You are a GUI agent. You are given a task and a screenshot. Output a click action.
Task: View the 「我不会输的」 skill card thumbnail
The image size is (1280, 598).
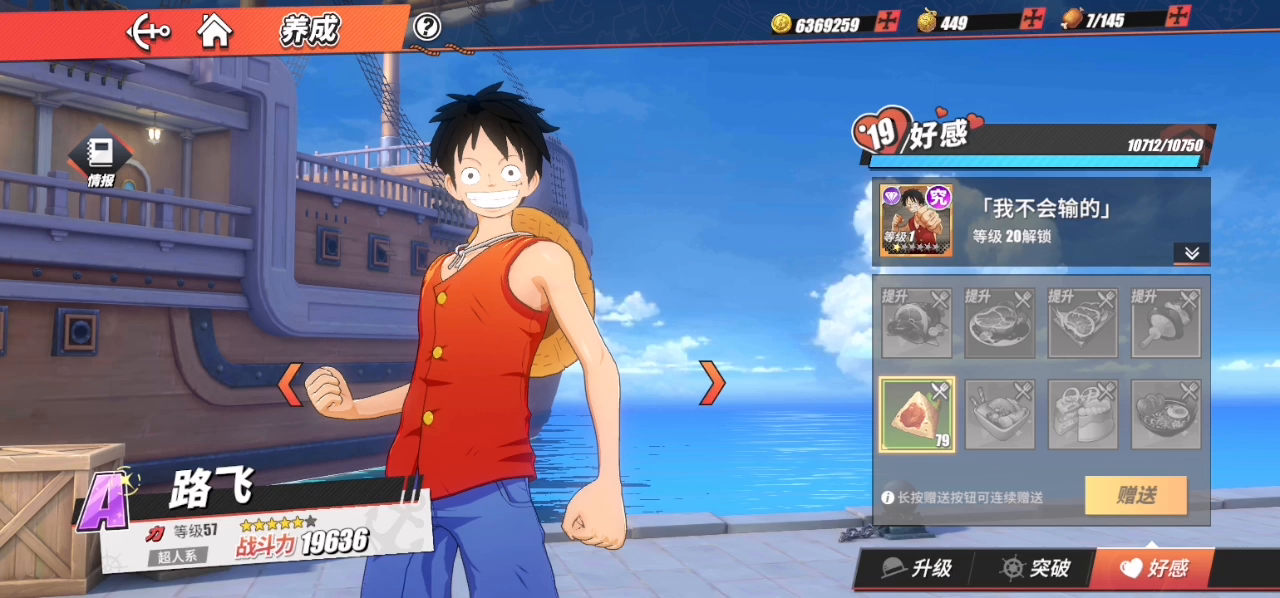coord(915,220)
